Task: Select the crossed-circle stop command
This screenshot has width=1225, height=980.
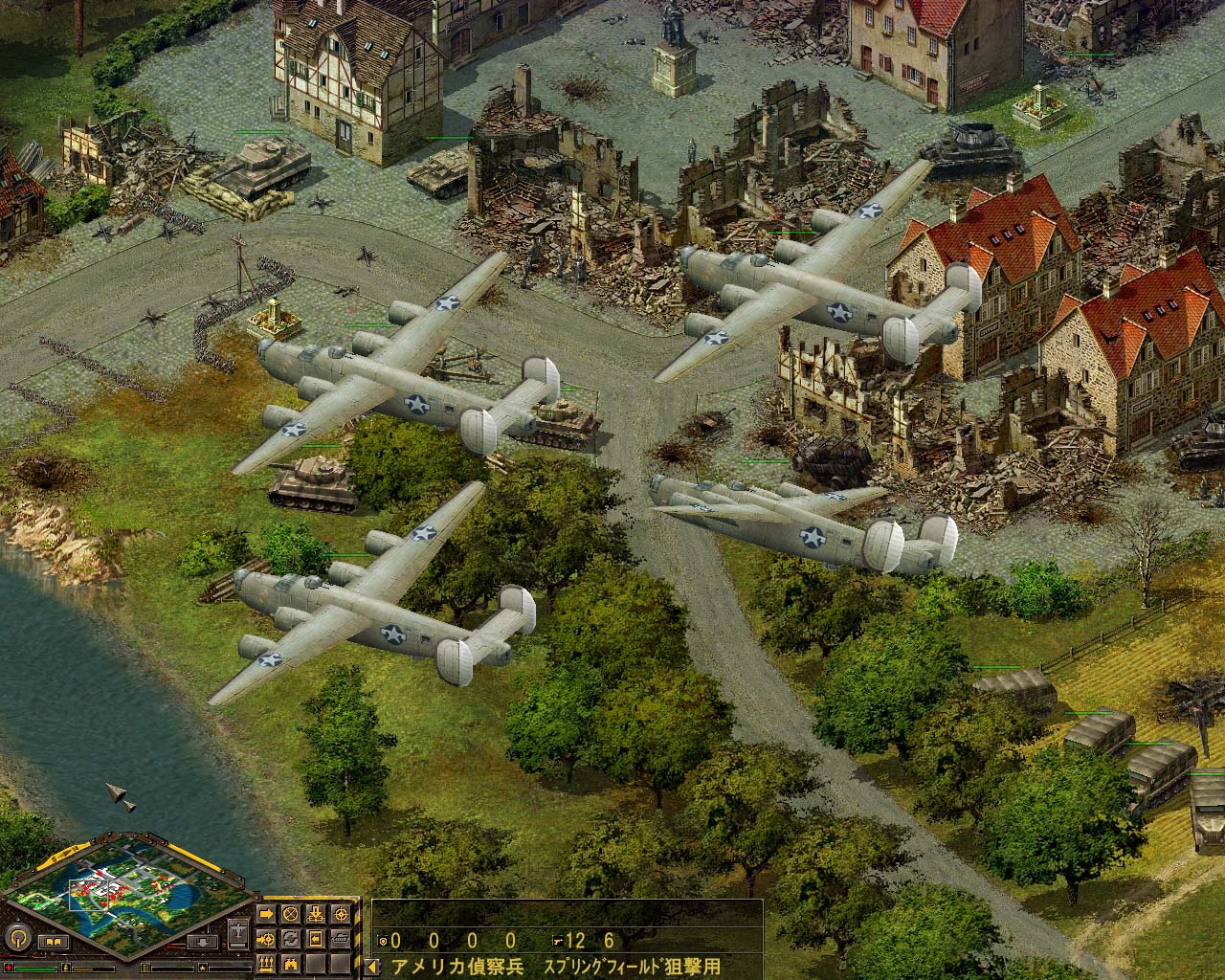Action: pyautogui.click(x=290, y=913)
